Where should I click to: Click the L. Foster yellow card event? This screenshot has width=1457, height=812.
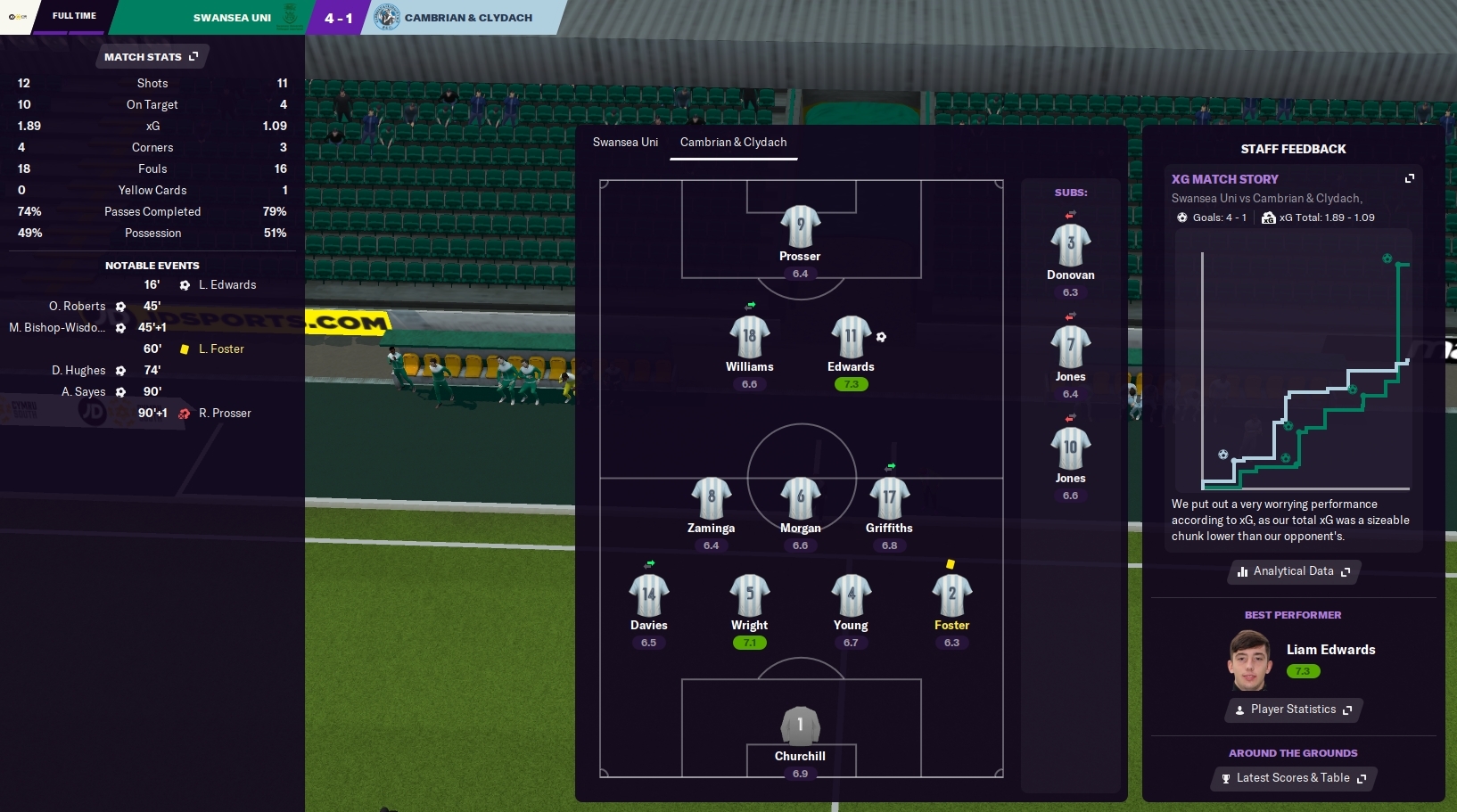220,349
